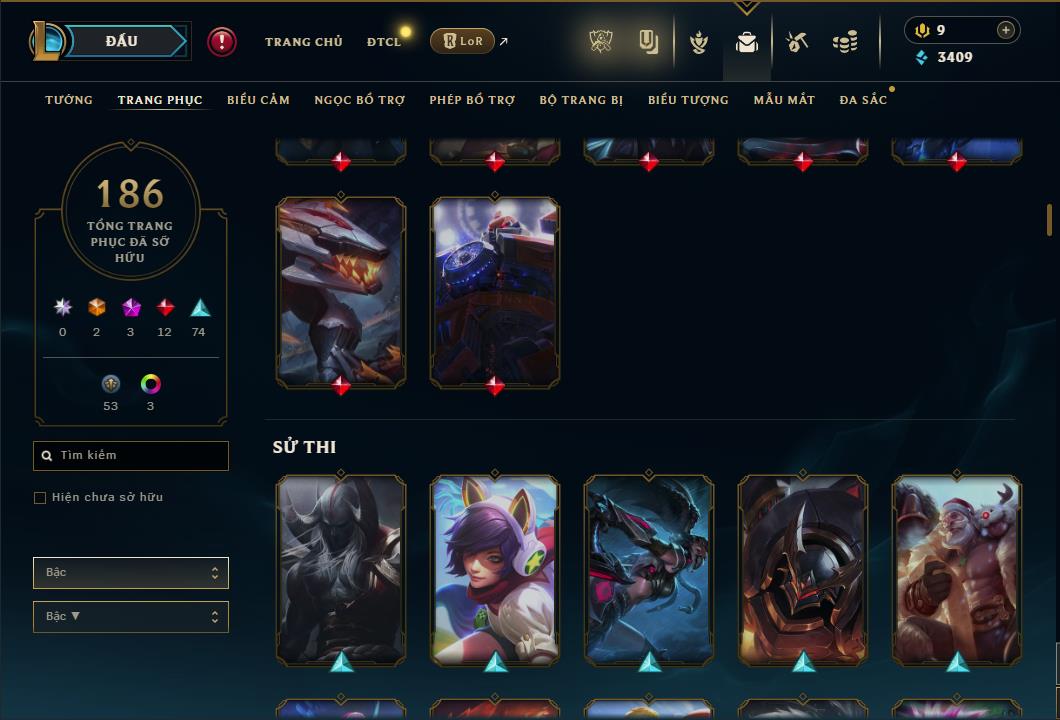The image size is (1060, 720).
Task: Click the plus button beside the currency
Action: point(1005,31)
